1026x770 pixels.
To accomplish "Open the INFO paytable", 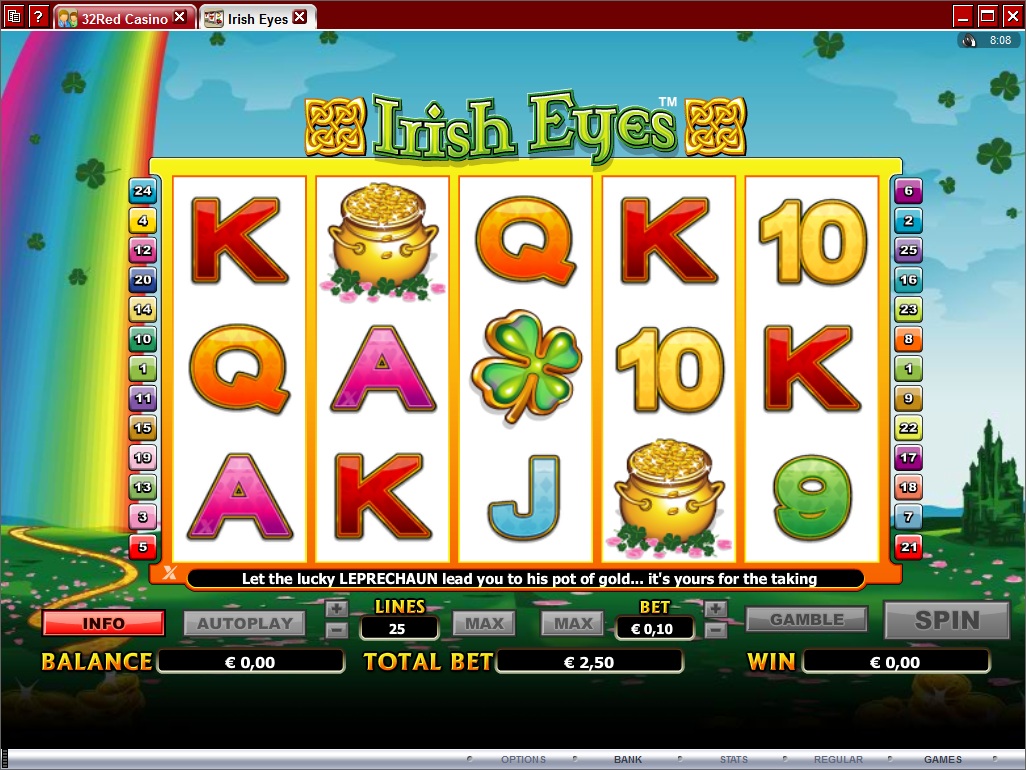I will point(103,623).
